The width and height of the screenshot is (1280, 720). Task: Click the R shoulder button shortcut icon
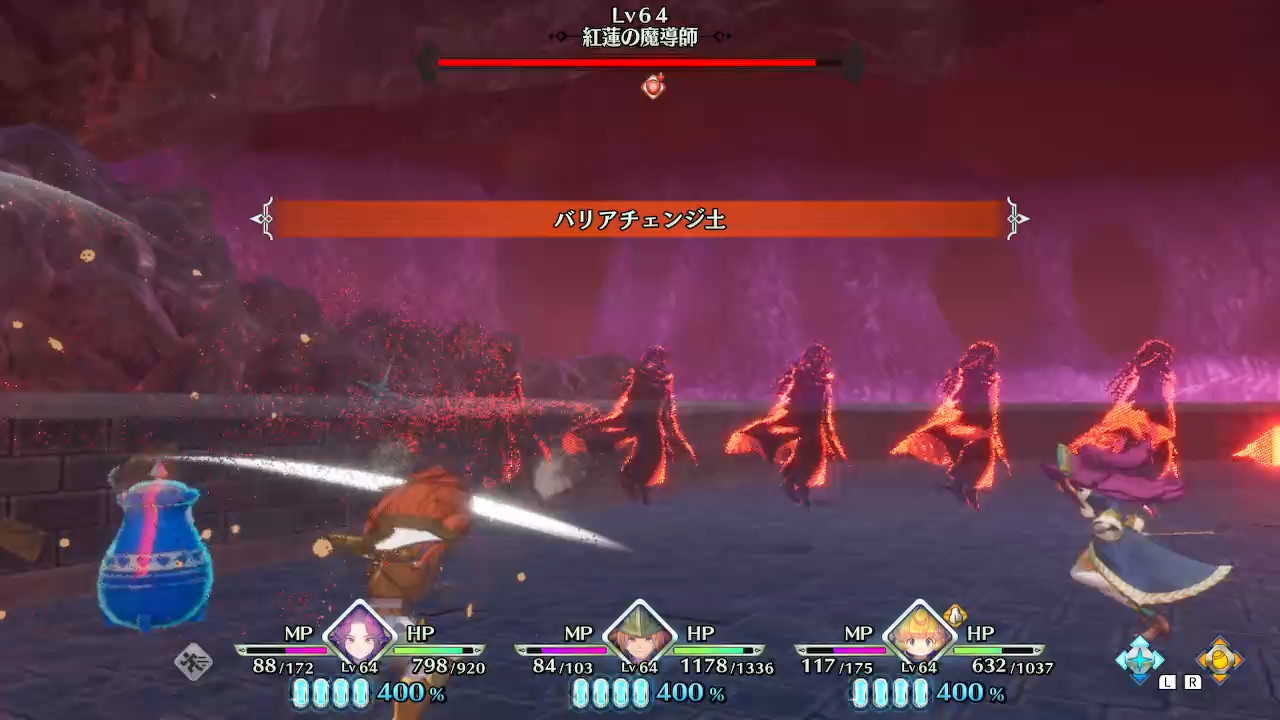(x=1192, y=682)
